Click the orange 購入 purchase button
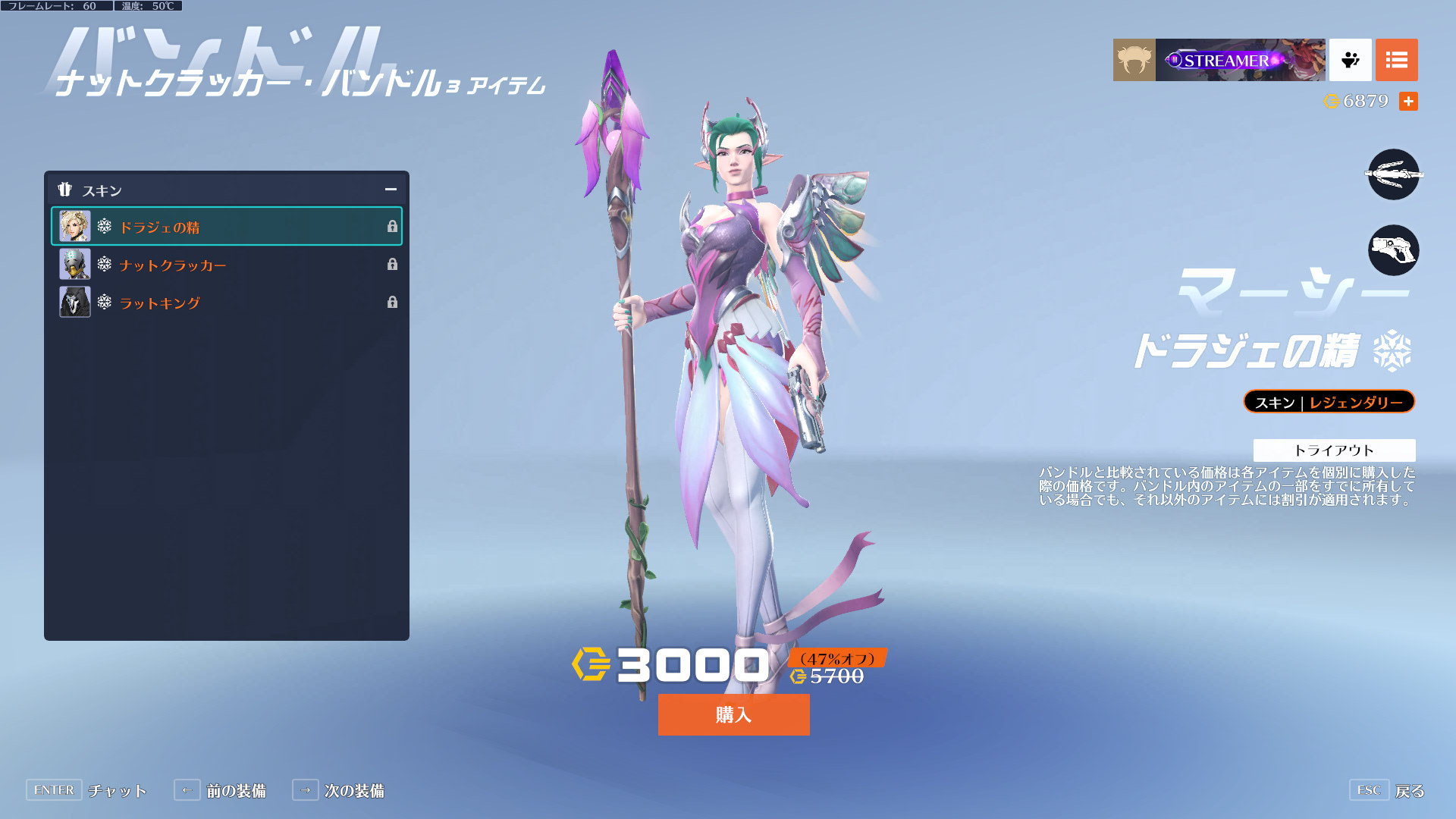Screen dimensions: 1456x819 point(733,714)
